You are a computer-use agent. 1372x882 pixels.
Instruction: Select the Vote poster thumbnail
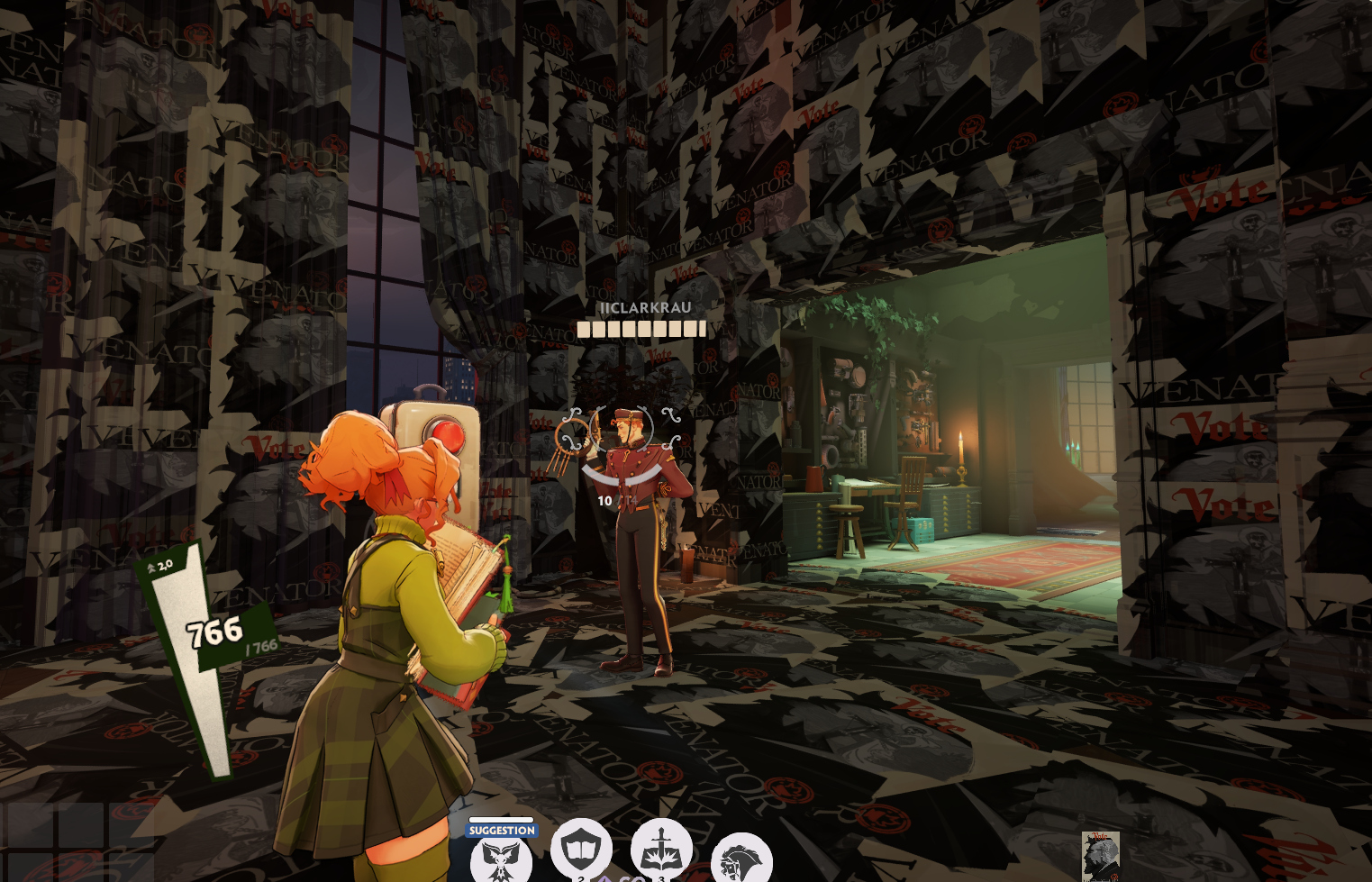coord(1100,856)
